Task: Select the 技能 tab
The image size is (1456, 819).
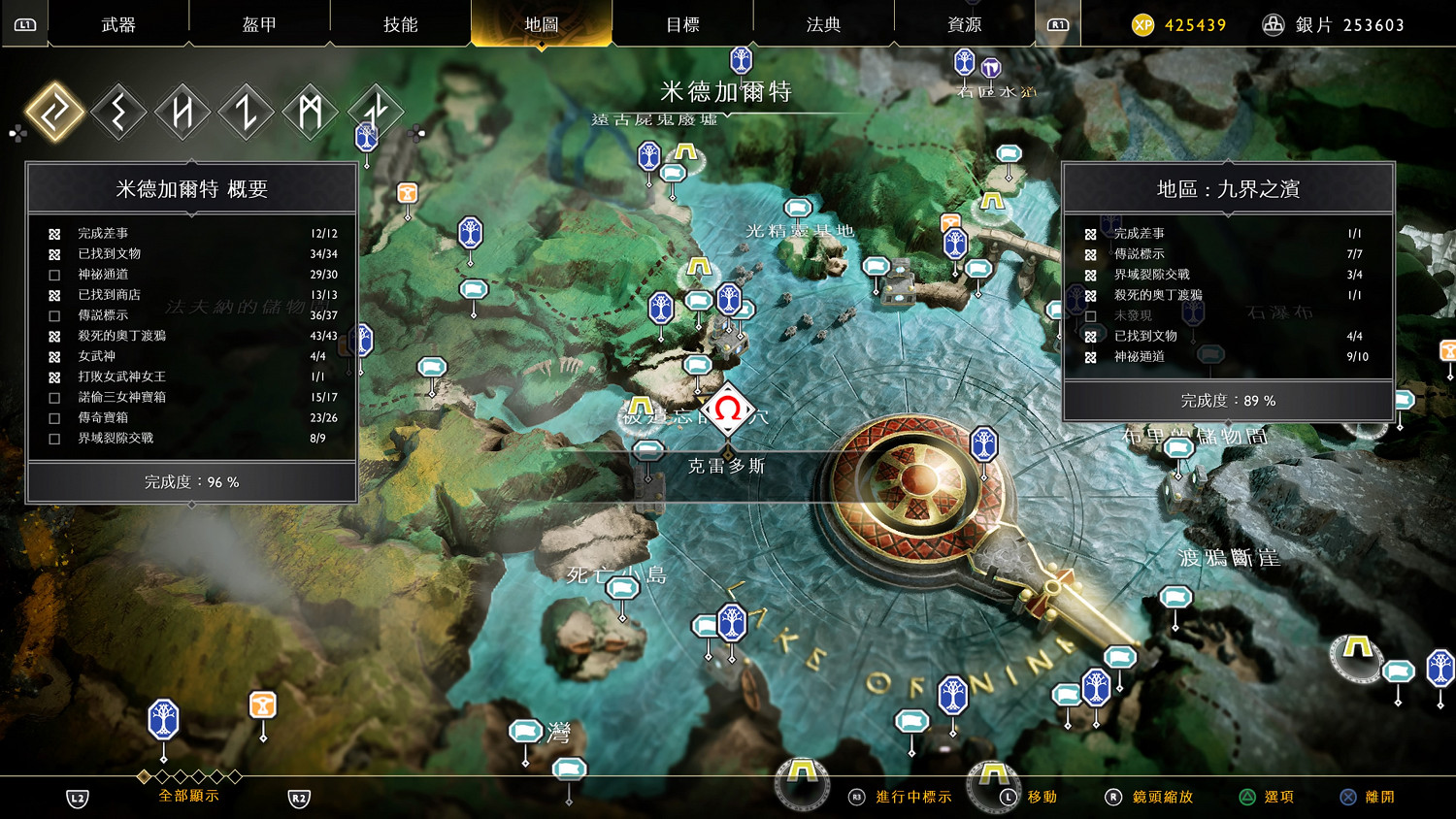Action: pos(400,24)
